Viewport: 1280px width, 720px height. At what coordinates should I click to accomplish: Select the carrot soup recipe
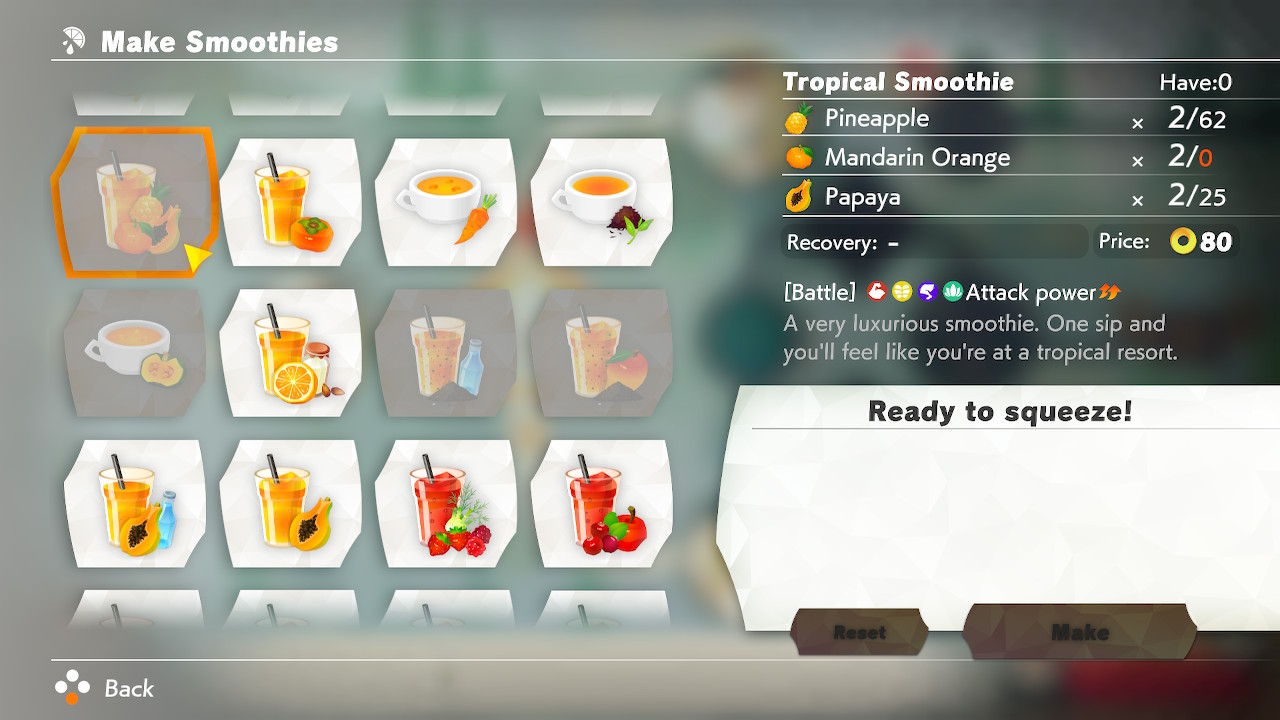click(446, 201)
